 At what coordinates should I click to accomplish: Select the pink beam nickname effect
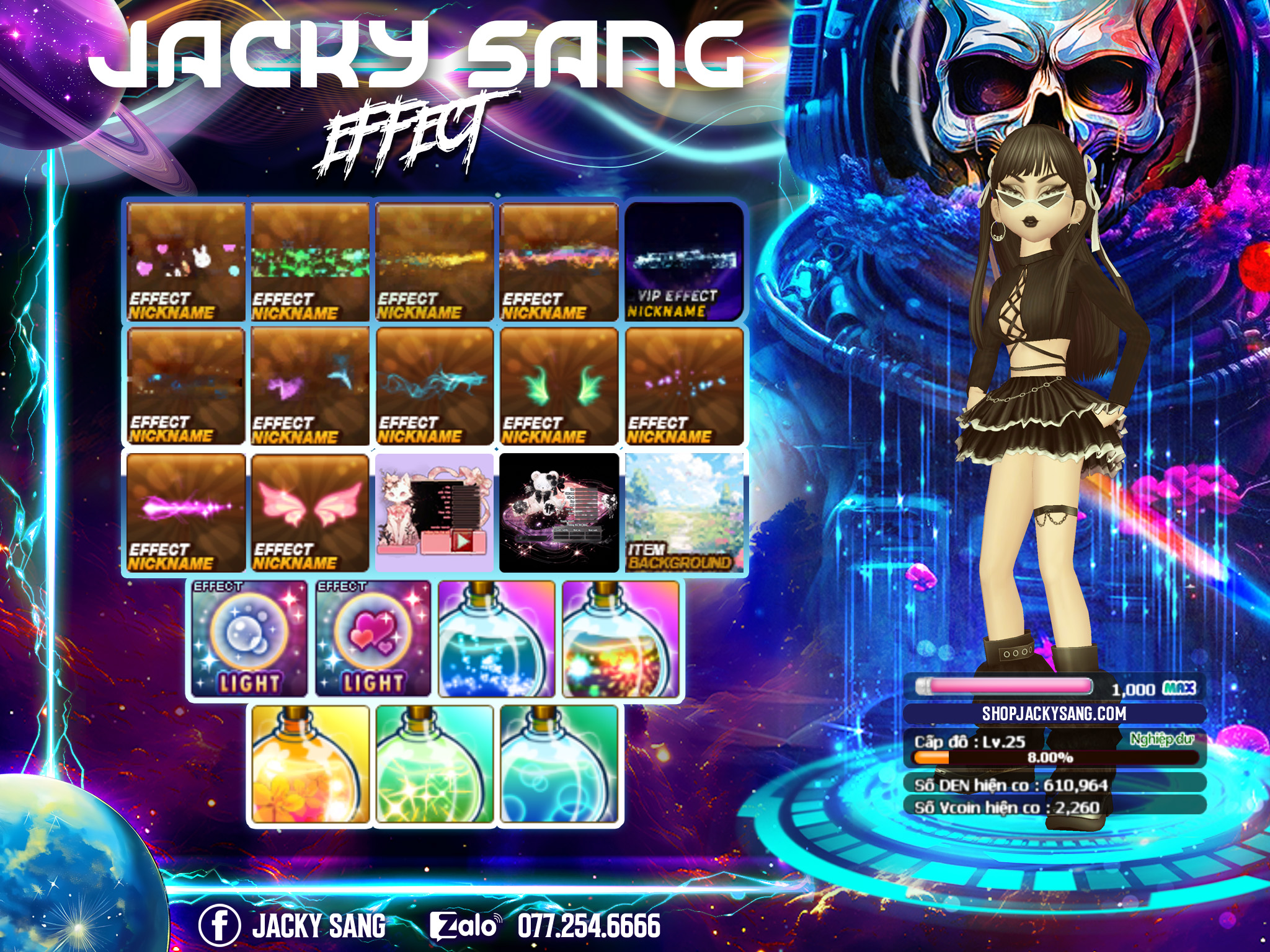pyautogui.click(x=186, y=513)
